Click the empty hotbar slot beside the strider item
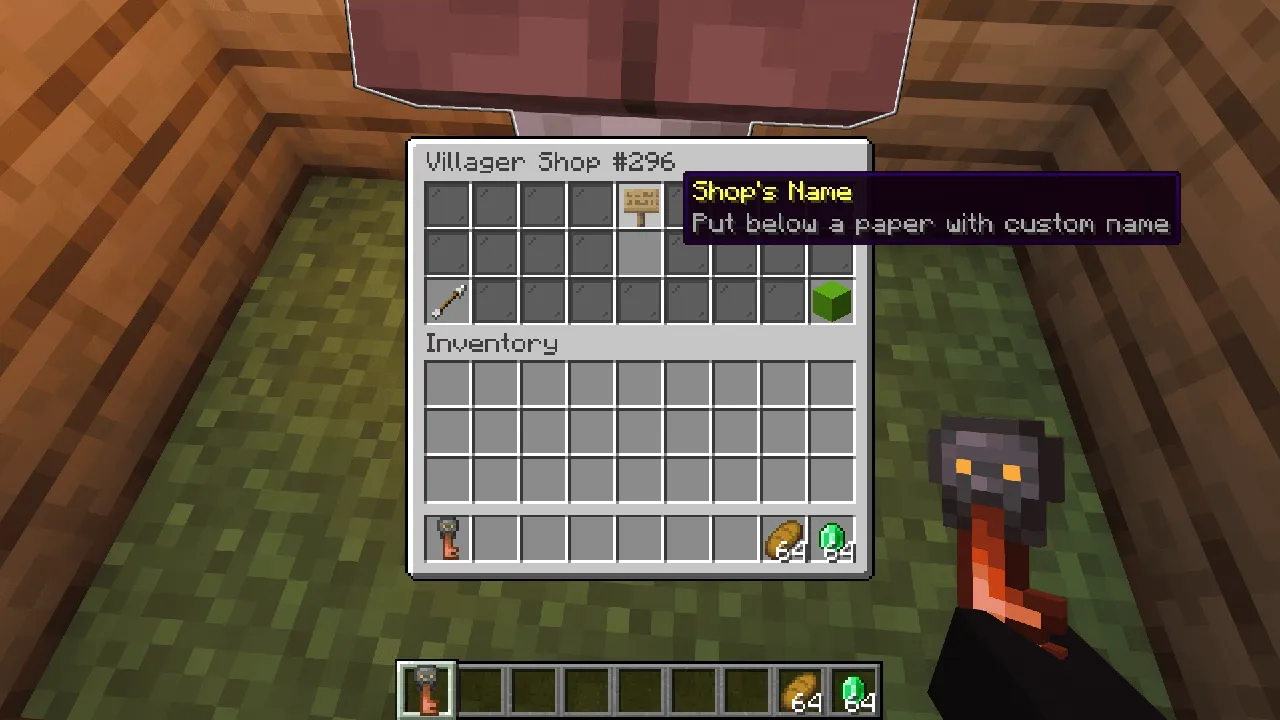 tap(481, 687)
